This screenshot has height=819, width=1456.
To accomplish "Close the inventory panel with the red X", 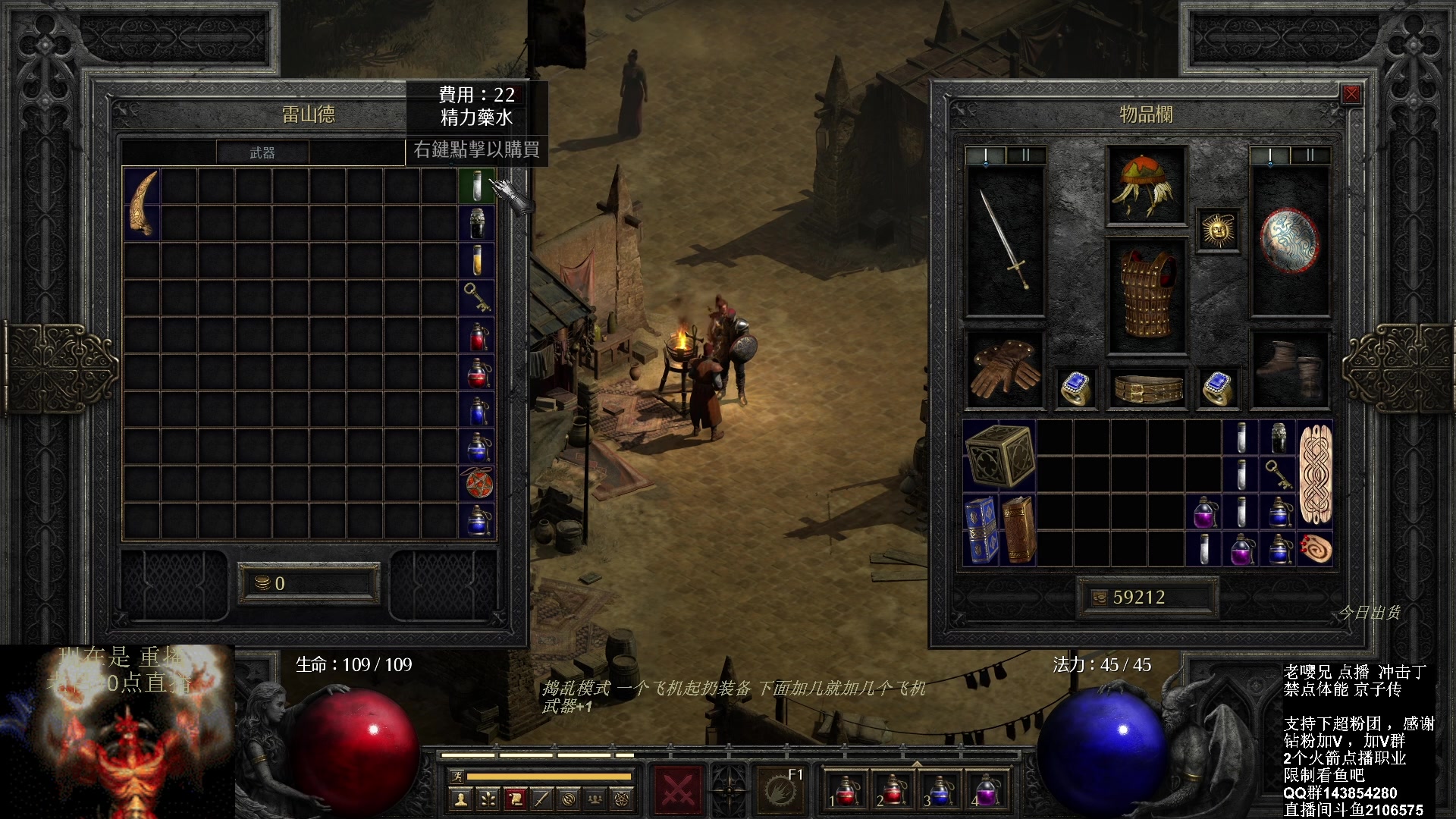I will tap(1351, 94).
